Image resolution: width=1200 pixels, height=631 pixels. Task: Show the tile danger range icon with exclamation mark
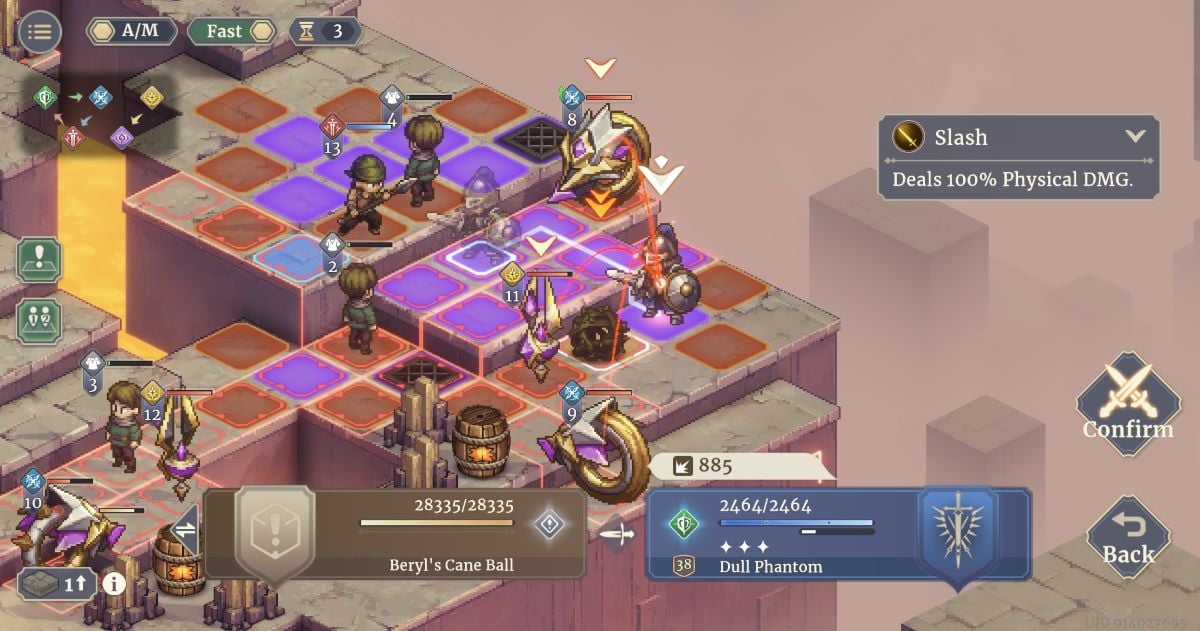39,260
